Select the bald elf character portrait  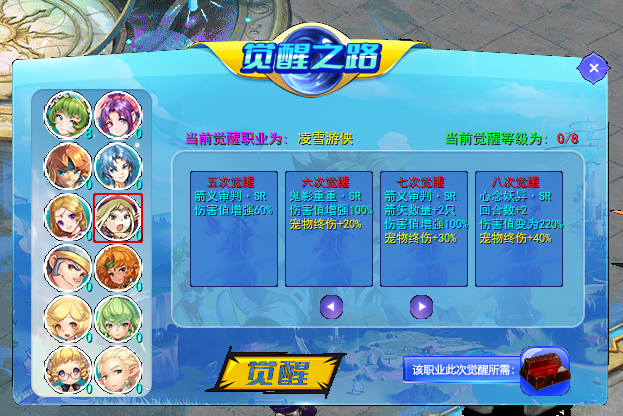coord(117,367)
